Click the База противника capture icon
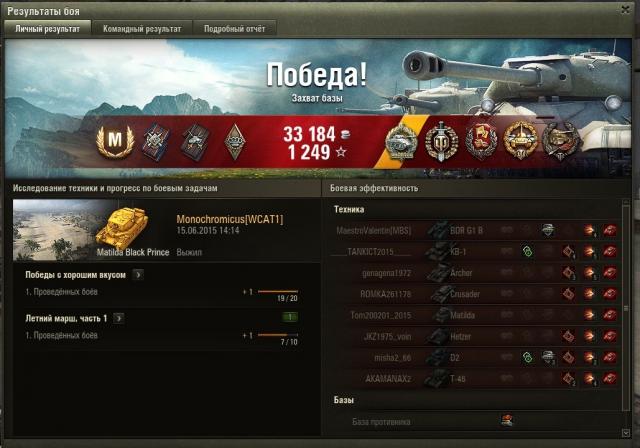This screenshot has width=640, height=448. 507,421
